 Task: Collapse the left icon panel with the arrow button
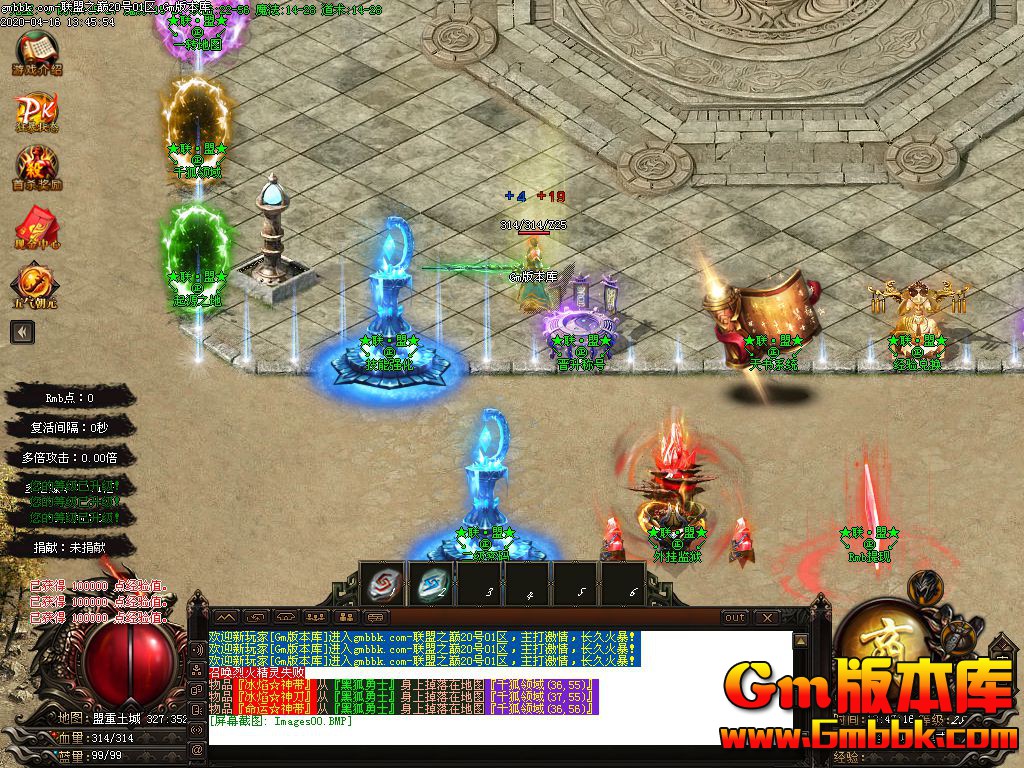pos(21,332)
